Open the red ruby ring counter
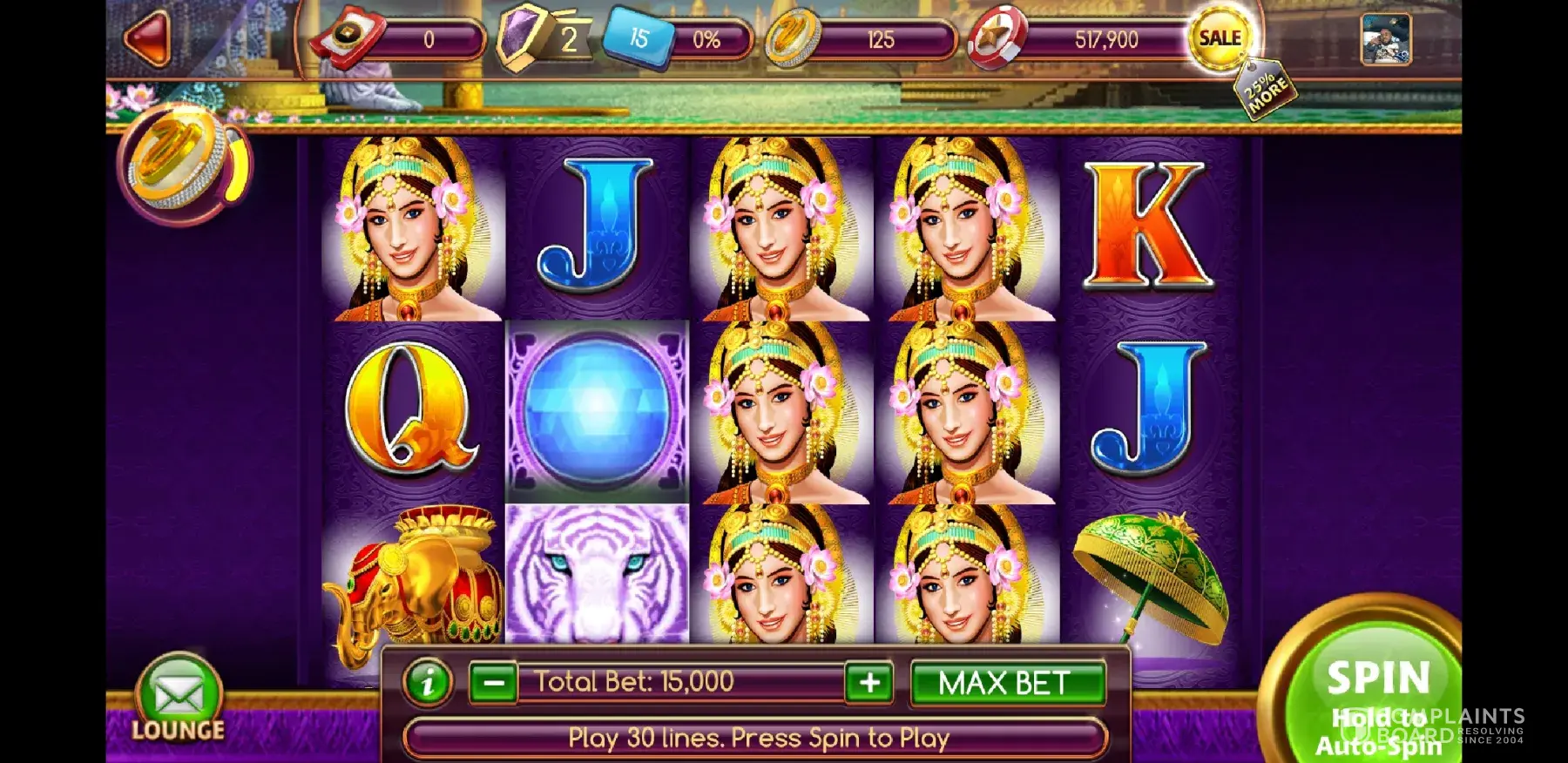 pyautogui.click(x=344, y=39)
